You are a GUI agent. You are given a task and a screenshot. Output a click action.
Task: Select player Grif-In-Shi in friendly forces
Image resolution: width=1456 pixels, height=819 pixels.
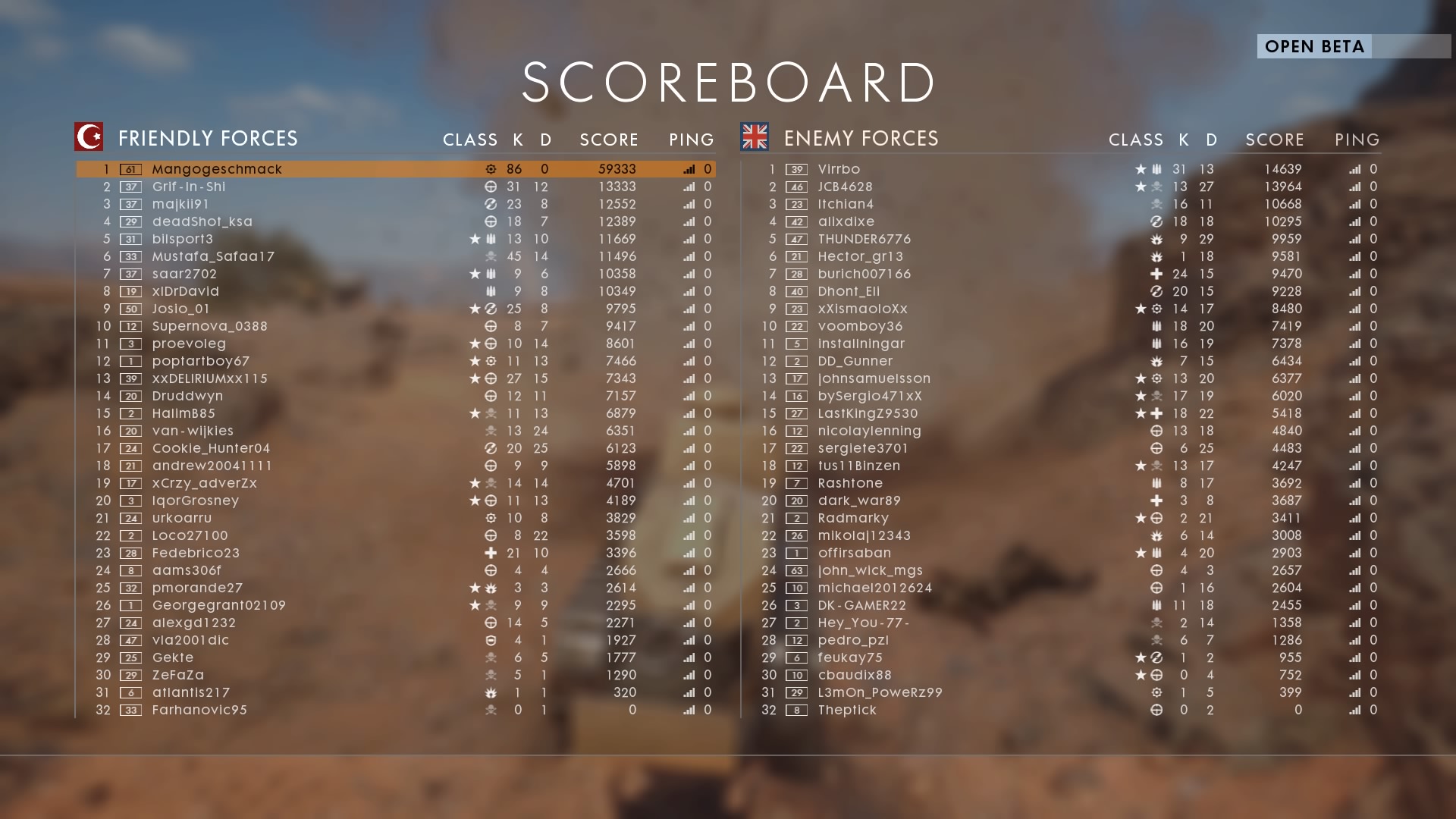pyautogui.click(x=189, y=187)
